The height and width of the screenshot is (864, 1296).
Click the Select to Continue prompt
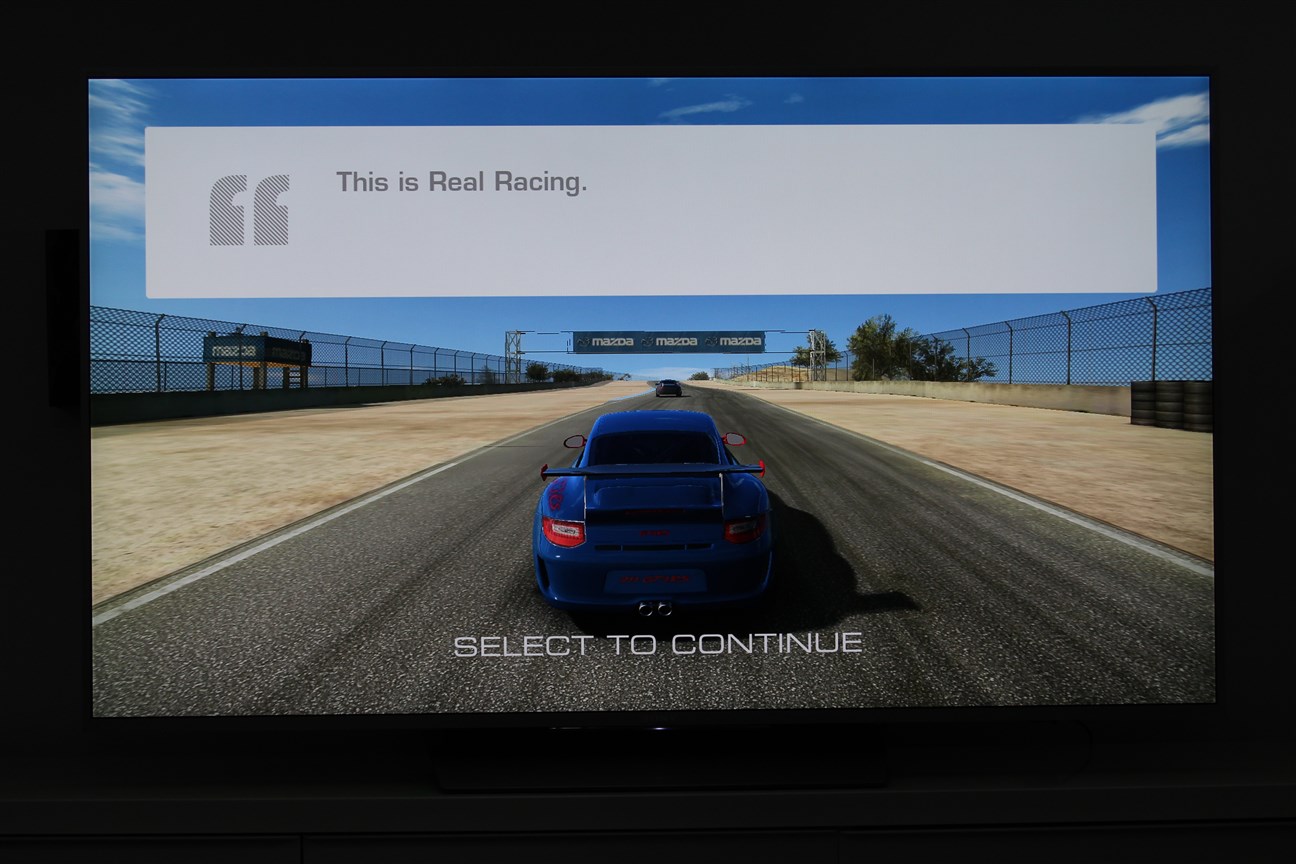[658, 644]
